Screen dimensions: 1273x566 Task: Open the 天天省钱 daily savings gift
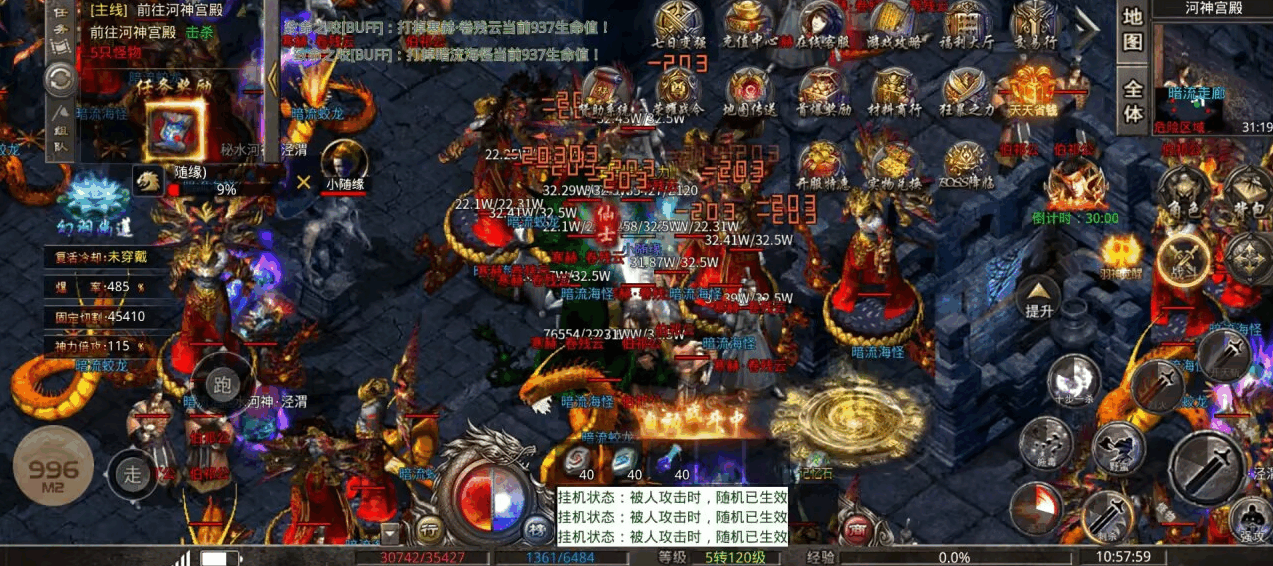tap(1034, 87)
